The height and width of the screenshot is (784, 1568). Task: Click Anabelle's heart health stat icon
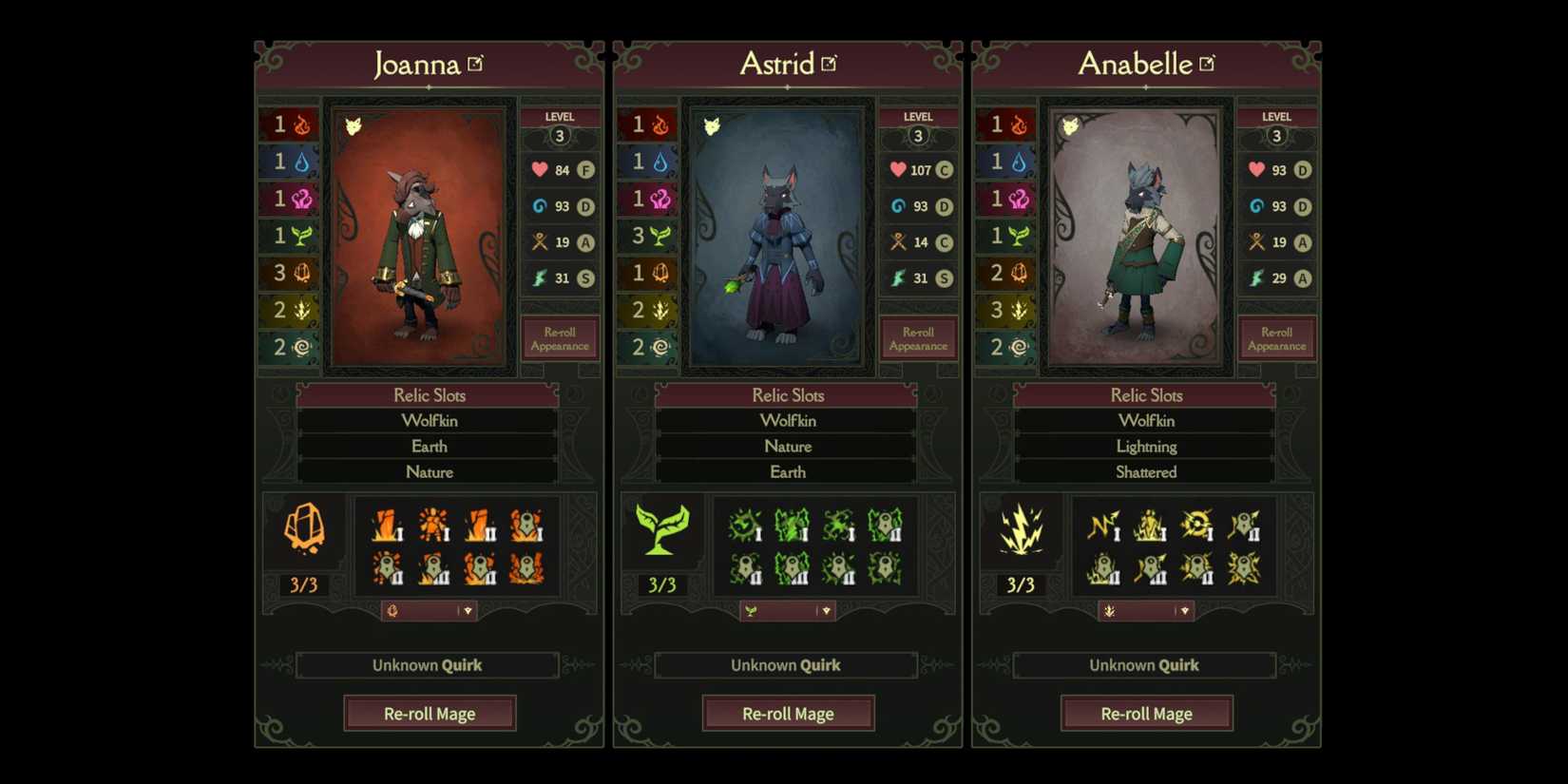(1256, 169)
